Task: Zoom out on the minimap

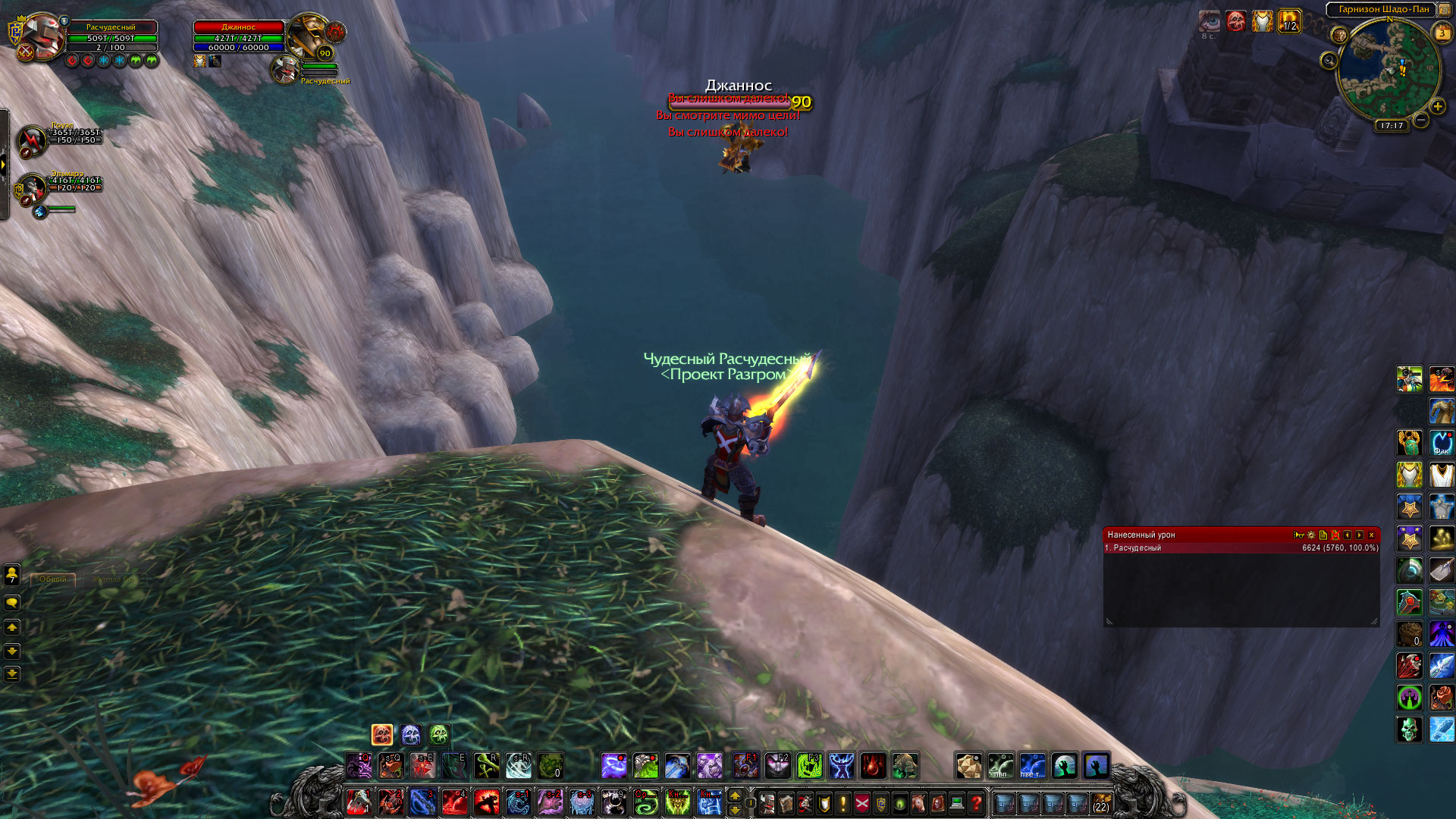Action: [1421, 120]
